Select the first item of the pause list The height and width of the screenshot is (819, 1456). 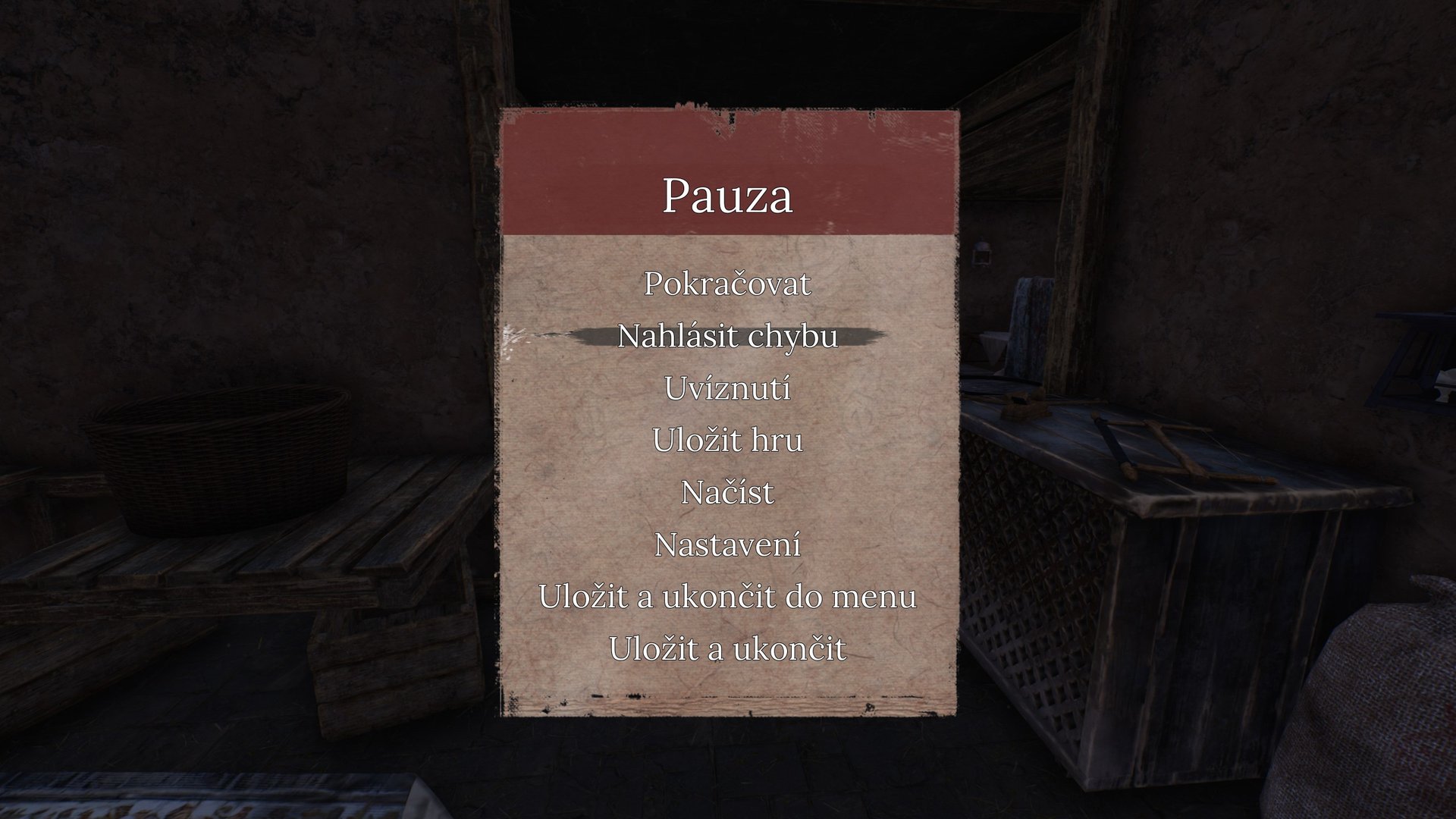tap(728, 286)
